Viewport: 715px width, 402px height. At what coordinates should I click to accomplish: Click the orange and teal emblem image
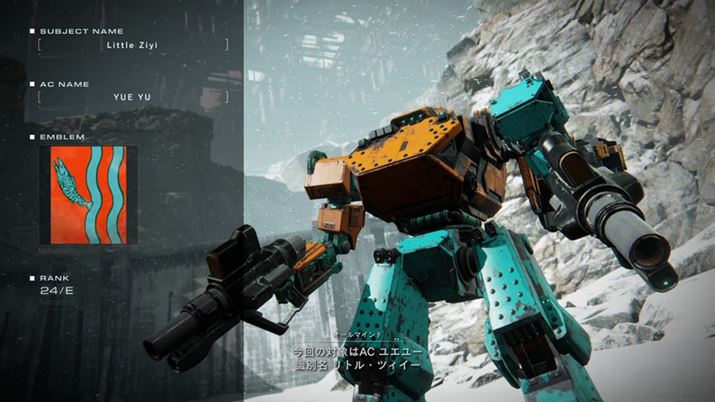pos(89,194)
